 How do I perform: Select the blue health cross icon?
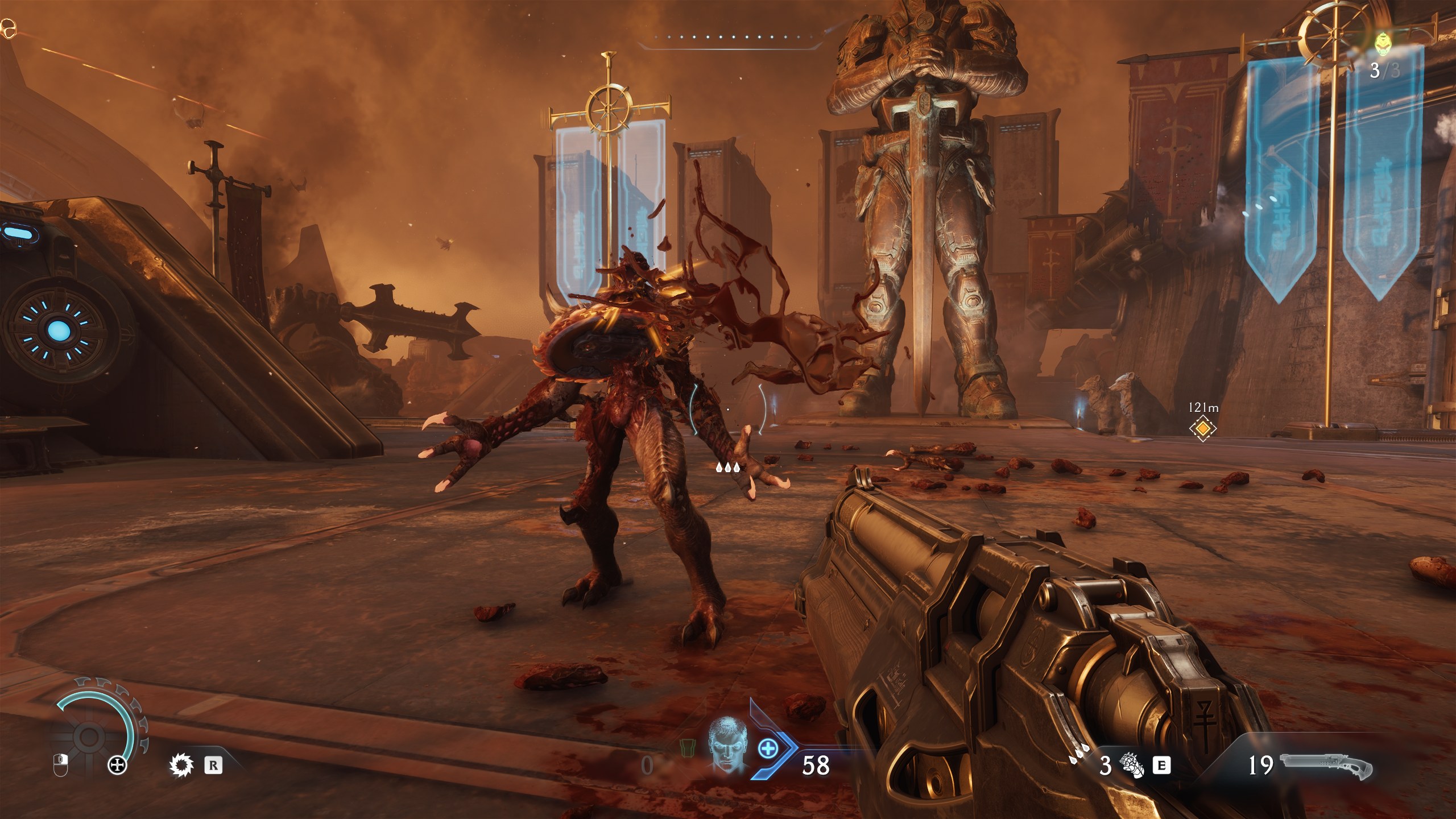(x=768, y=748)
